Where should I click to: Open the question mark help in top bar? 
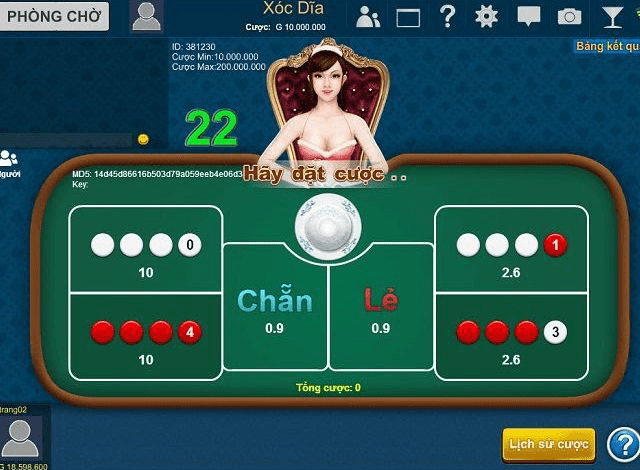(448, 16)
